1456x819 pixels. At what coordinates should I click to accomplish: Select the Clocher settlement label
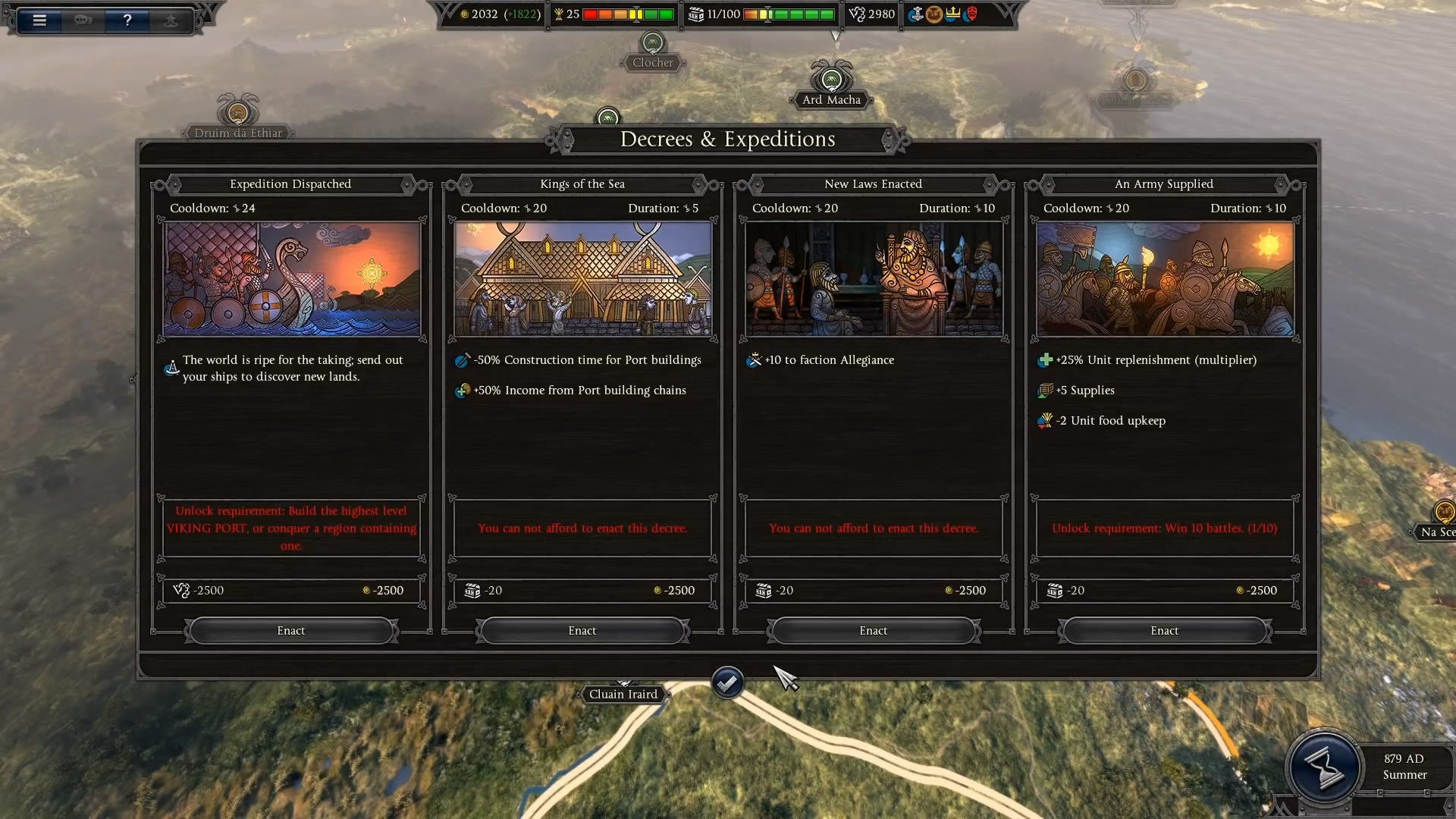click(653, 63)
